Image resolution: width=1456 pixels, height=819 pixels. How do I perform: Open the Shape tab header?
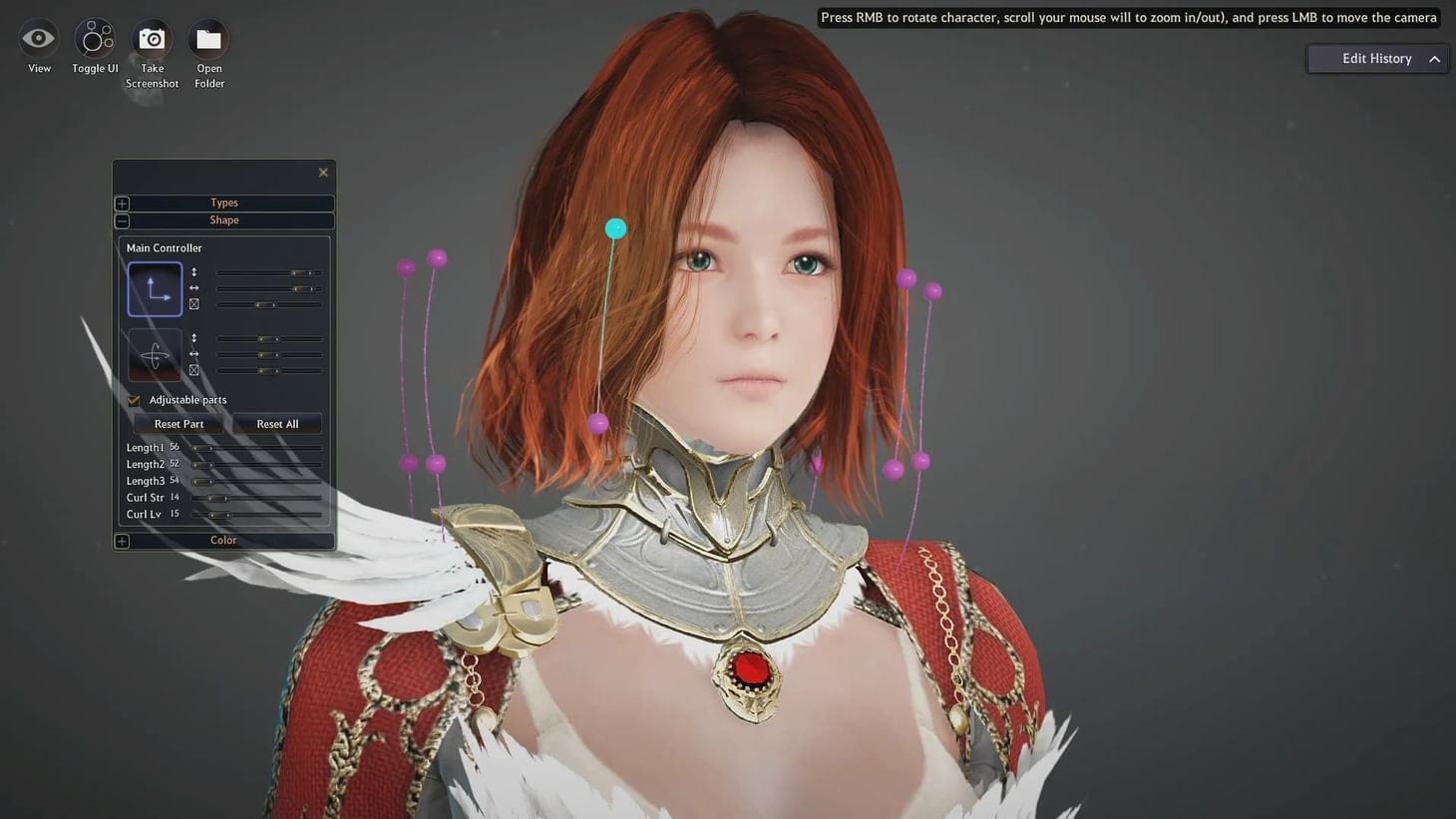pos(223,219)
